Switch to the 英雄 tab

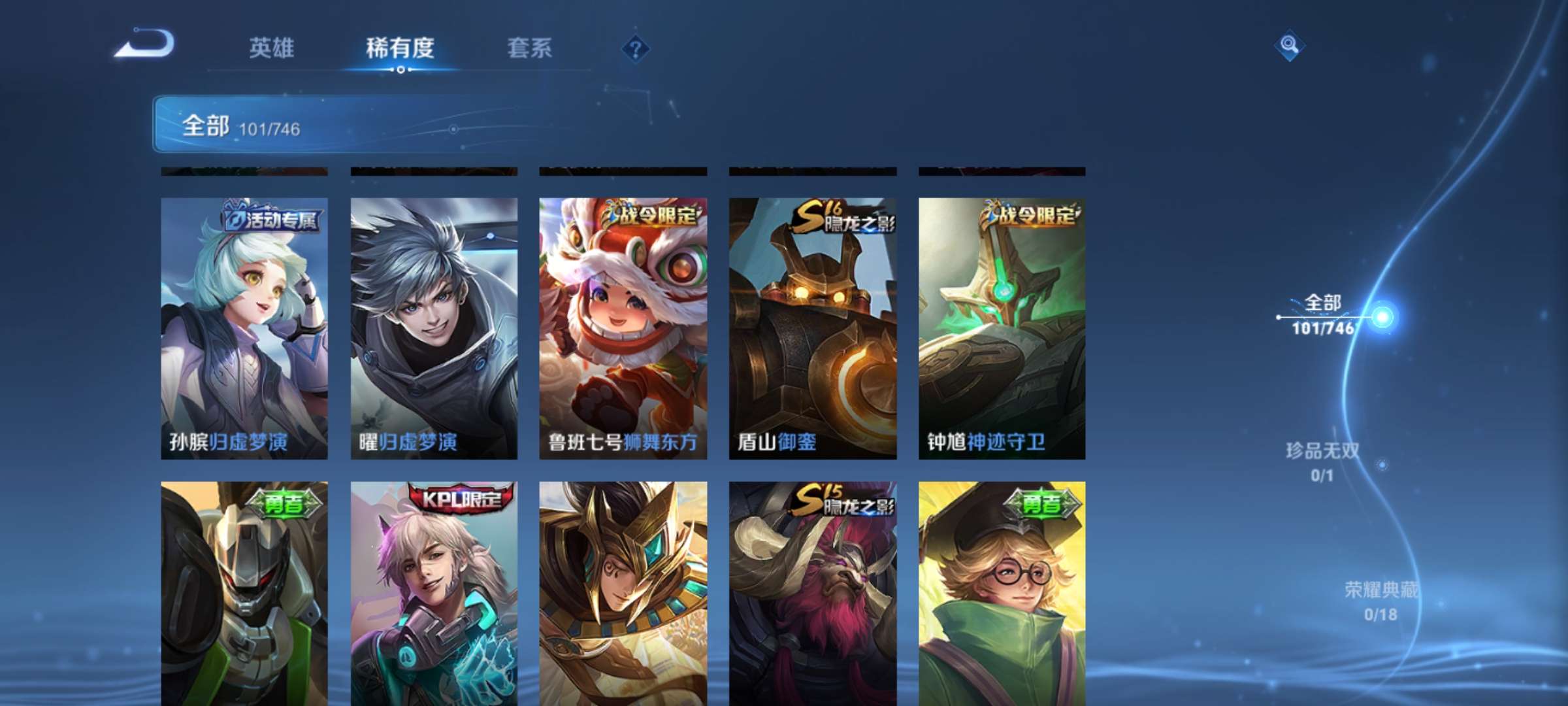tap(272, 46)
